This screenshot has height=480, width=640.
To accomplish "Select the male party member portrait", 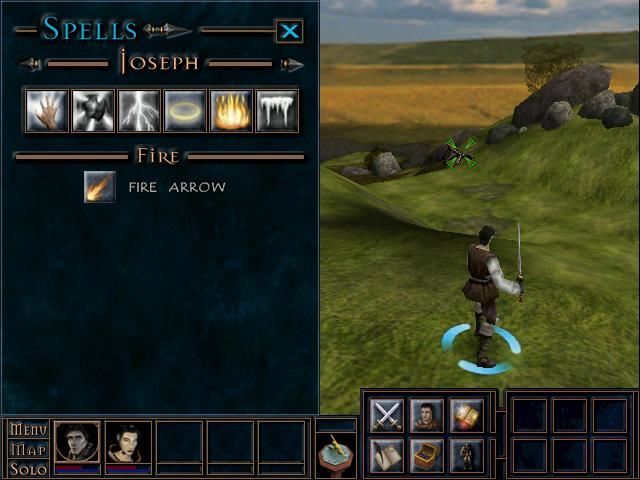I will (x=77, y=443).
